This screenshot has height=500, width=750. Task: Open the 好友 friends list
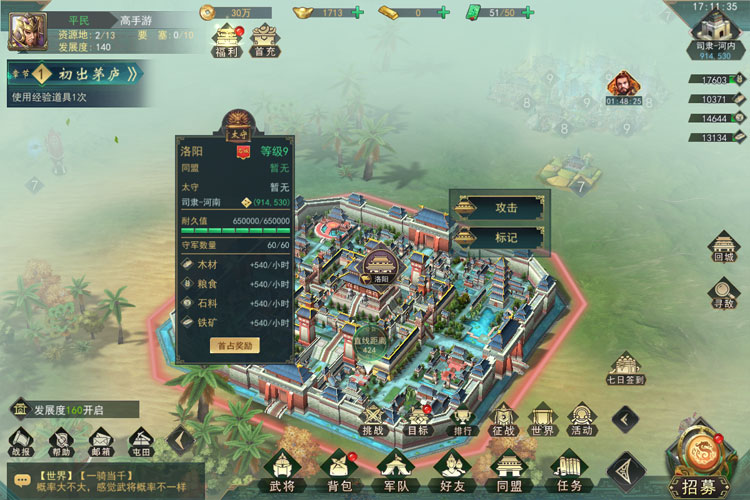452,470
